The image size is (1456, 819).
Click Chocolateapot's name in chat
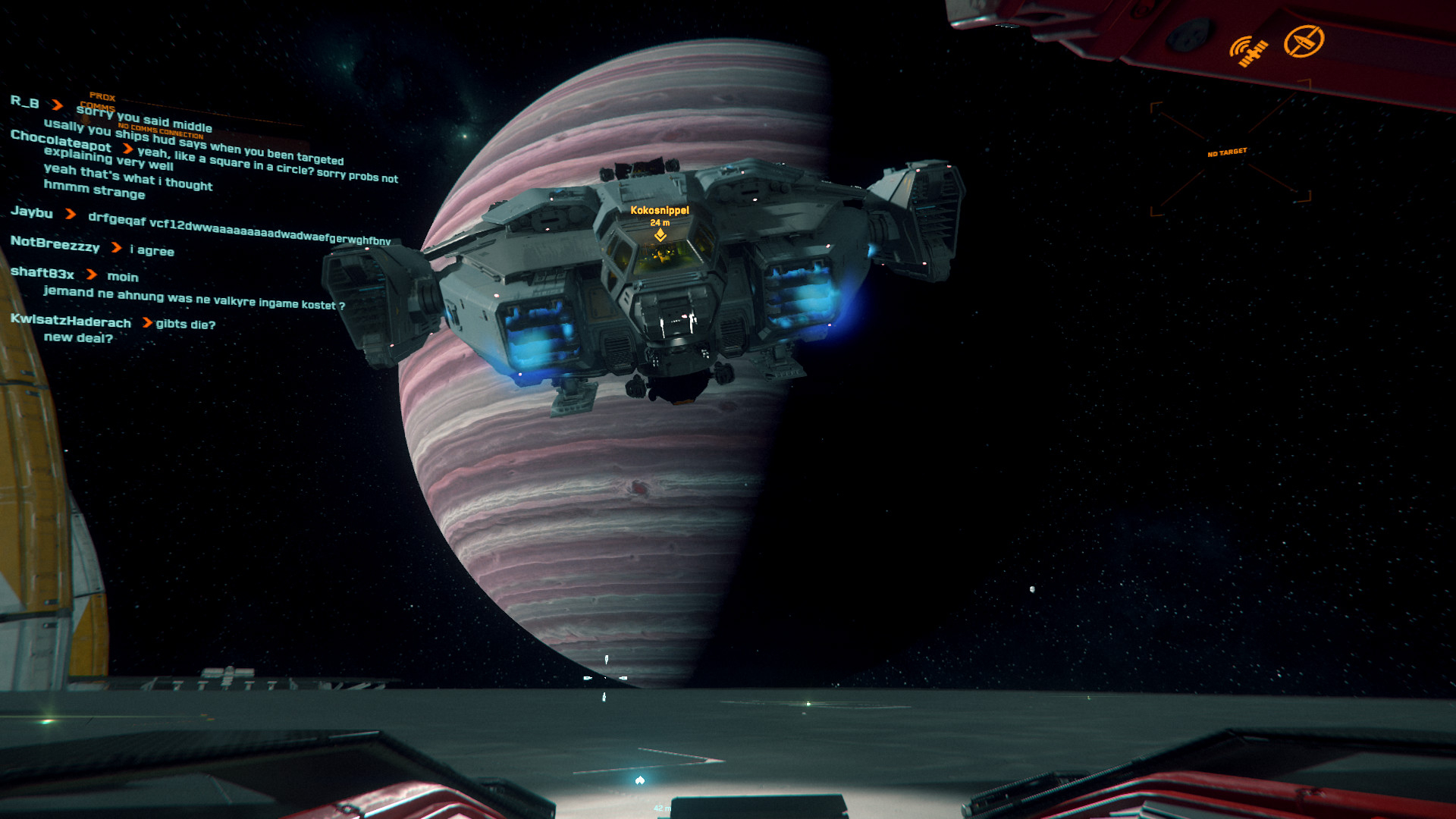coord(61,141)
